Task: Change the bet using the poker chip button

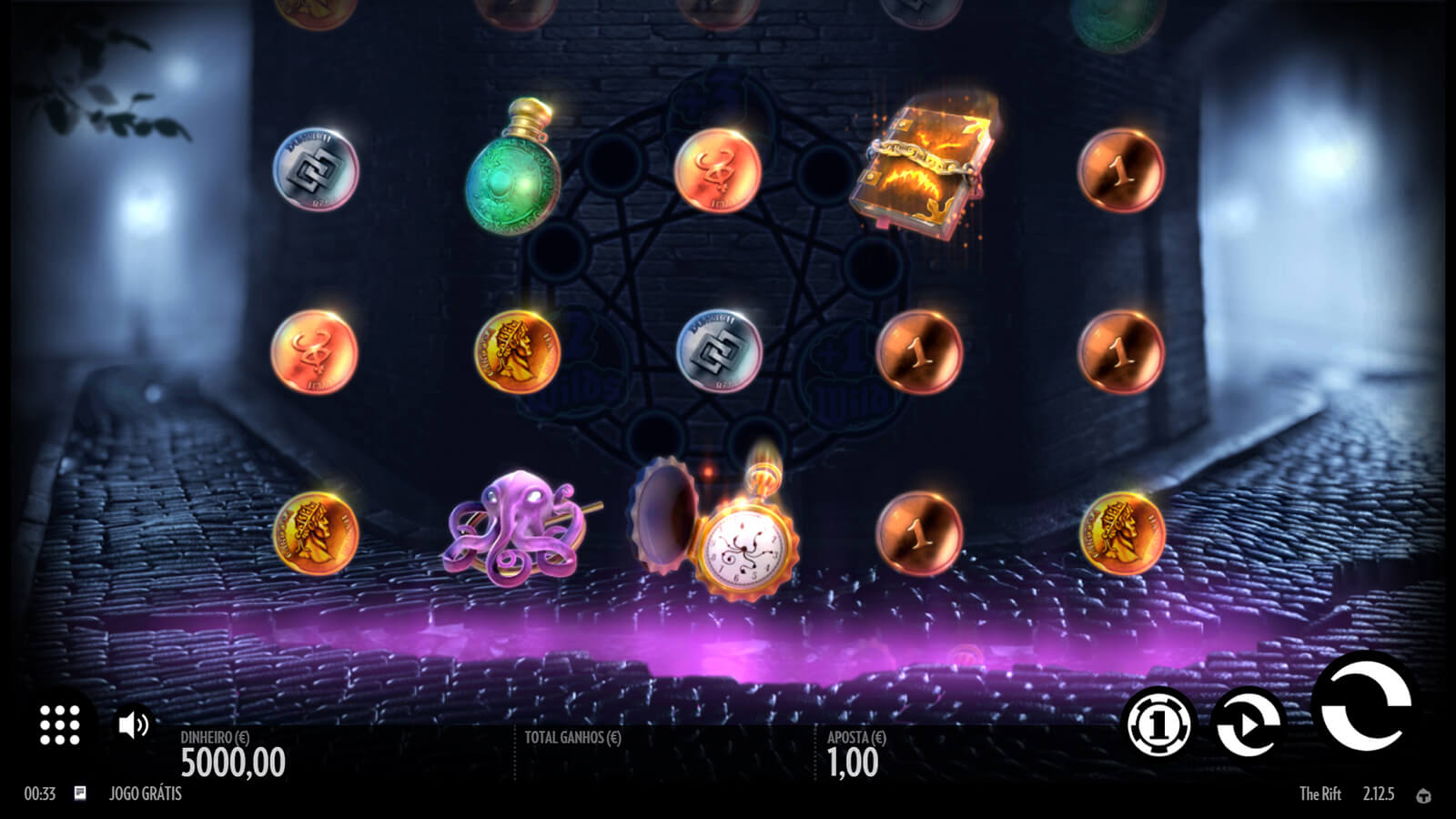Action: click(1158, 725)
